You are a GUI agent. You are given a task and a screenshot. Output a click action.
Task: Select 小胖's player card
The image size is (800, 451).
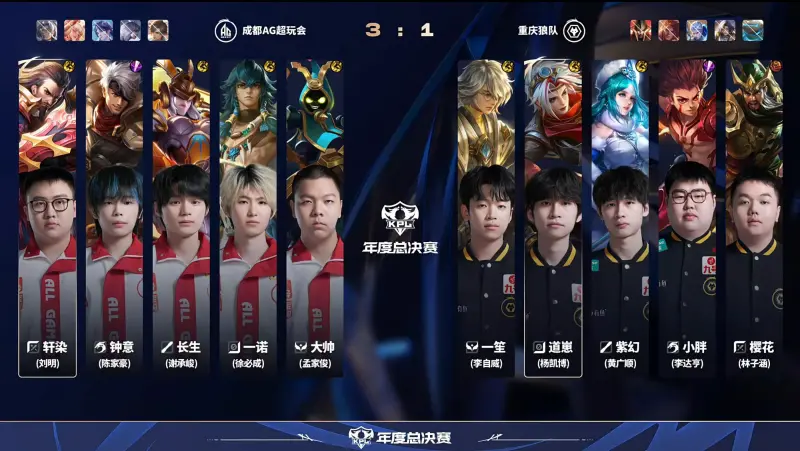687,218
